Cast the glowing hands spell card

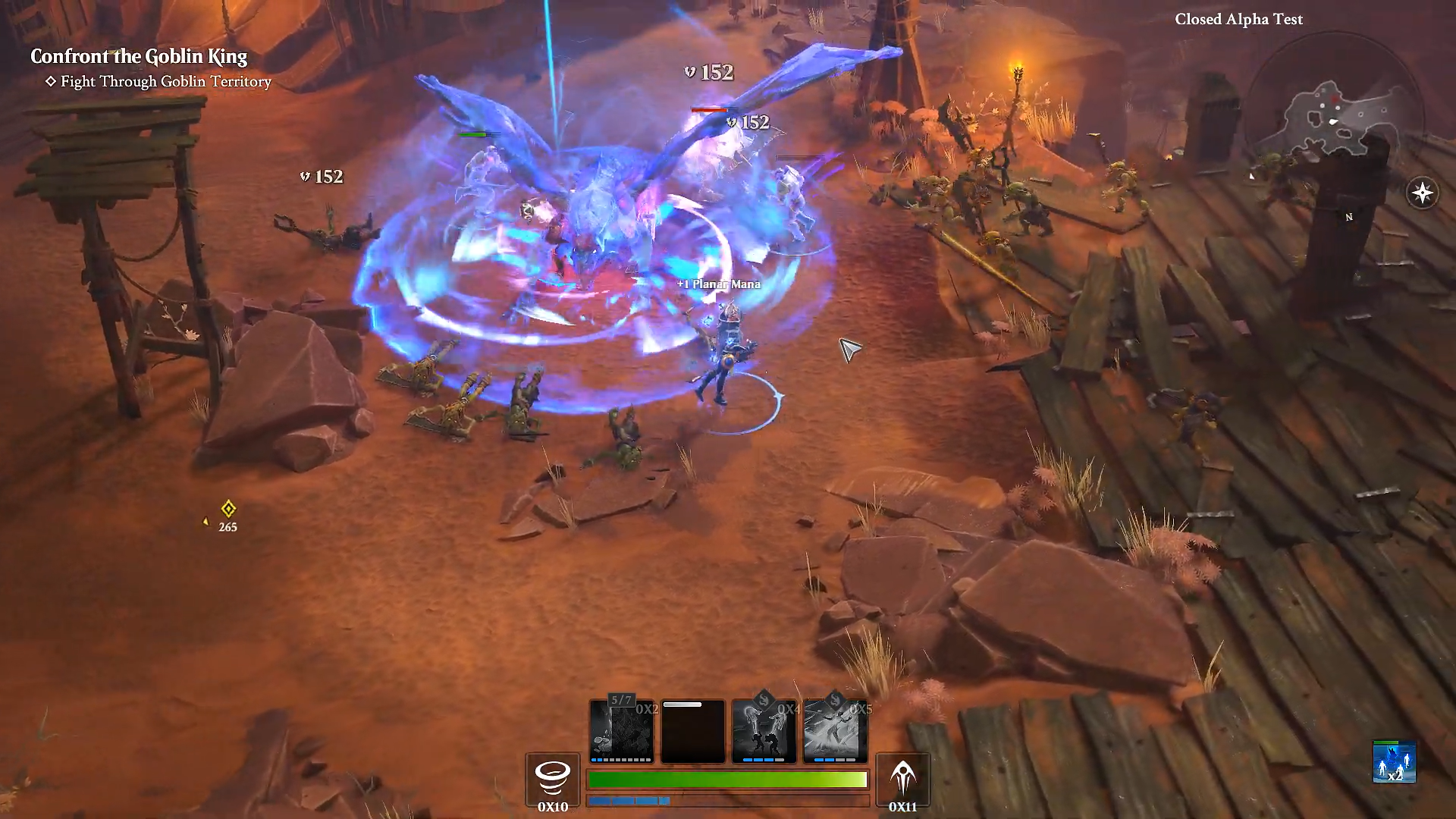click(x=764, y=731)
